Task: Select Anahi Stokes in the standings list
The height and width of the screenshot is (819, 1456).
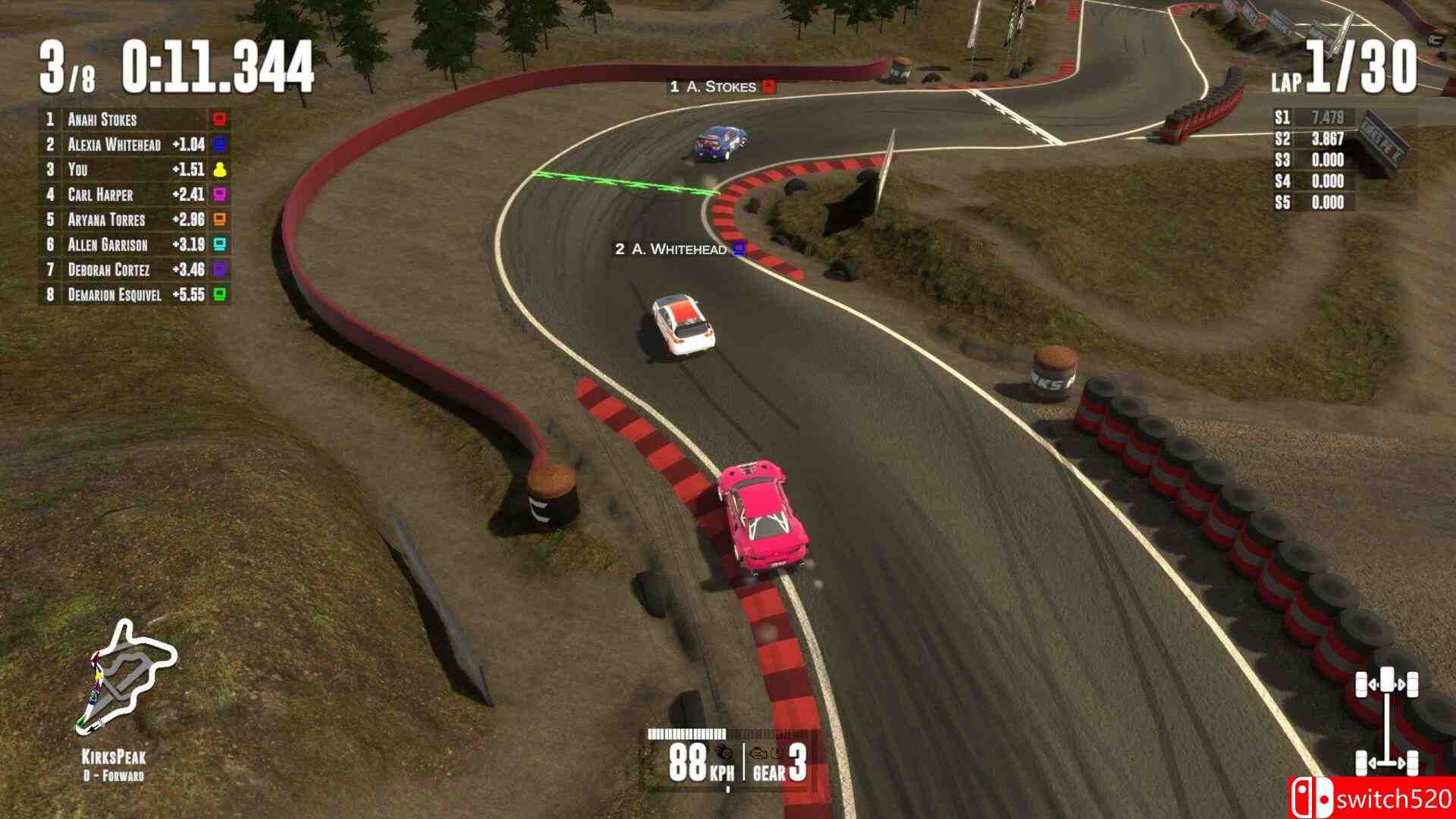Action: [133, 119]
